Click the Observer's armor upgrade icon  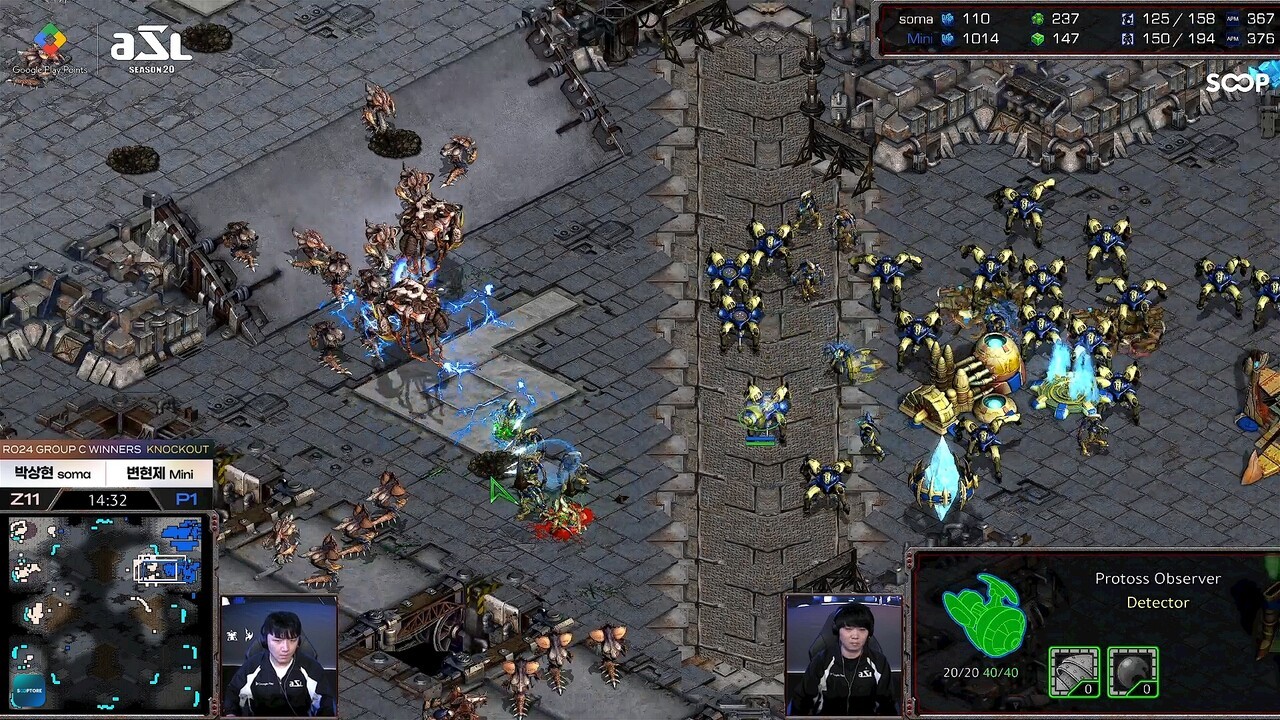tap(1074, 672)
